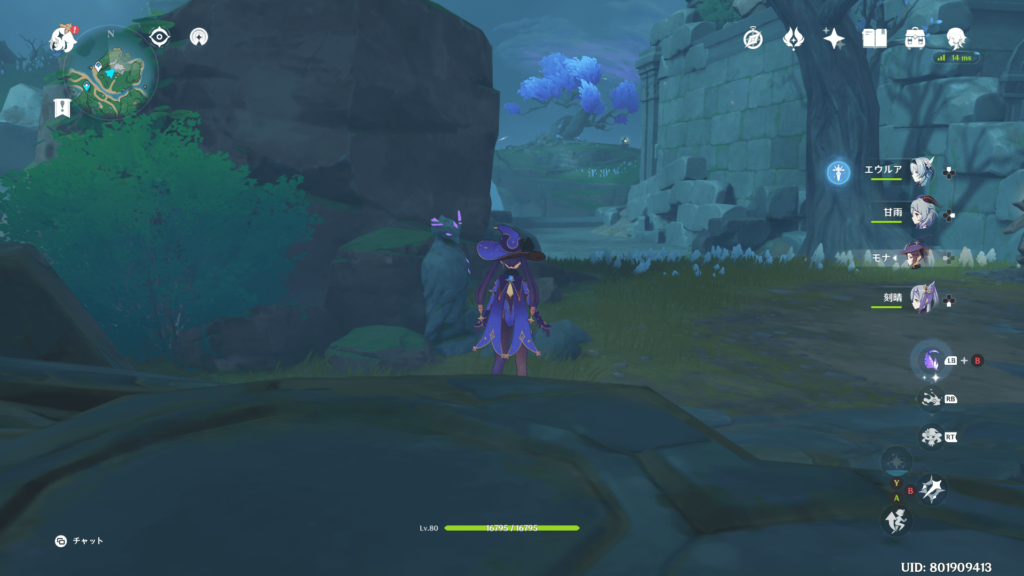Use the purple wing gadget
This screenshot has width=1024, height=576.
click(x=932, y=359)
